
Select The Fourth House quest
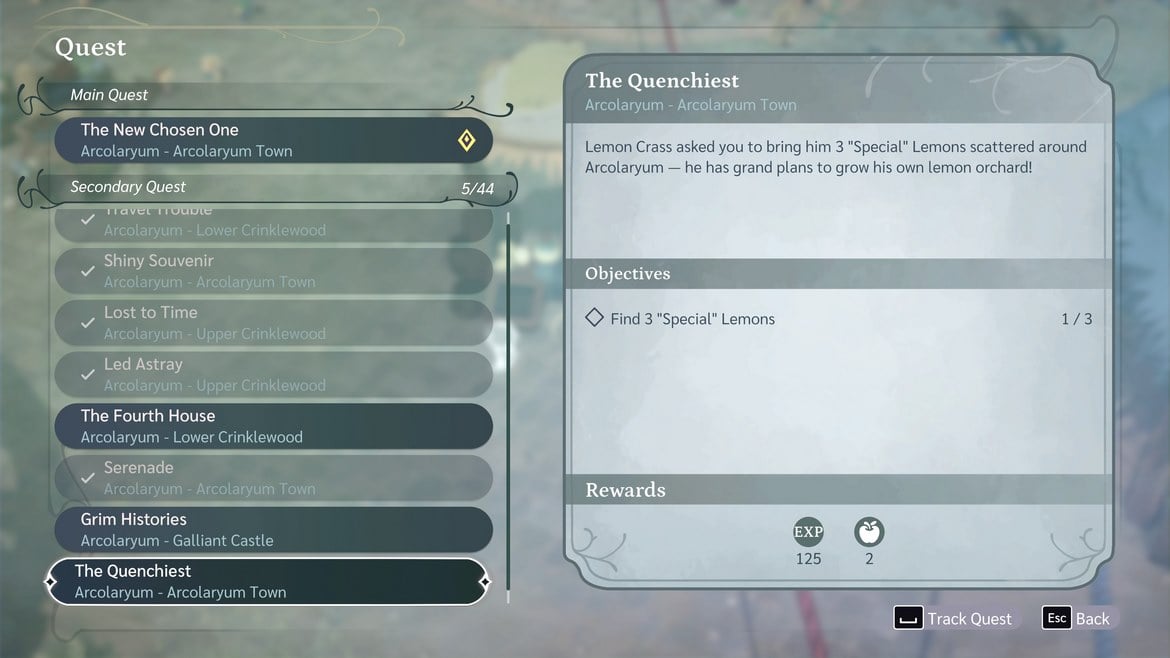pos(272,426)
